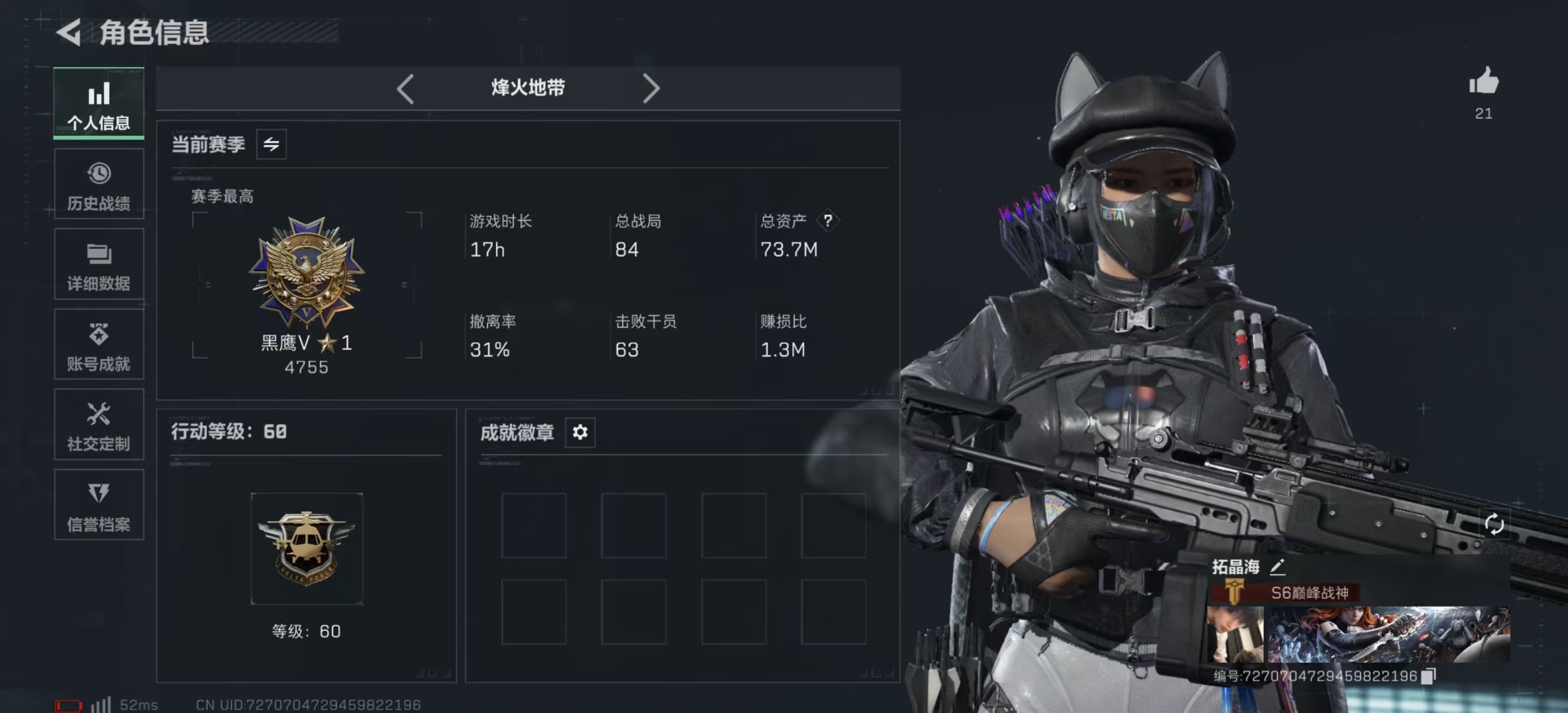
Task: Open badge settings via the 成就徽章 gear
Action: click(x=580, y=433)
